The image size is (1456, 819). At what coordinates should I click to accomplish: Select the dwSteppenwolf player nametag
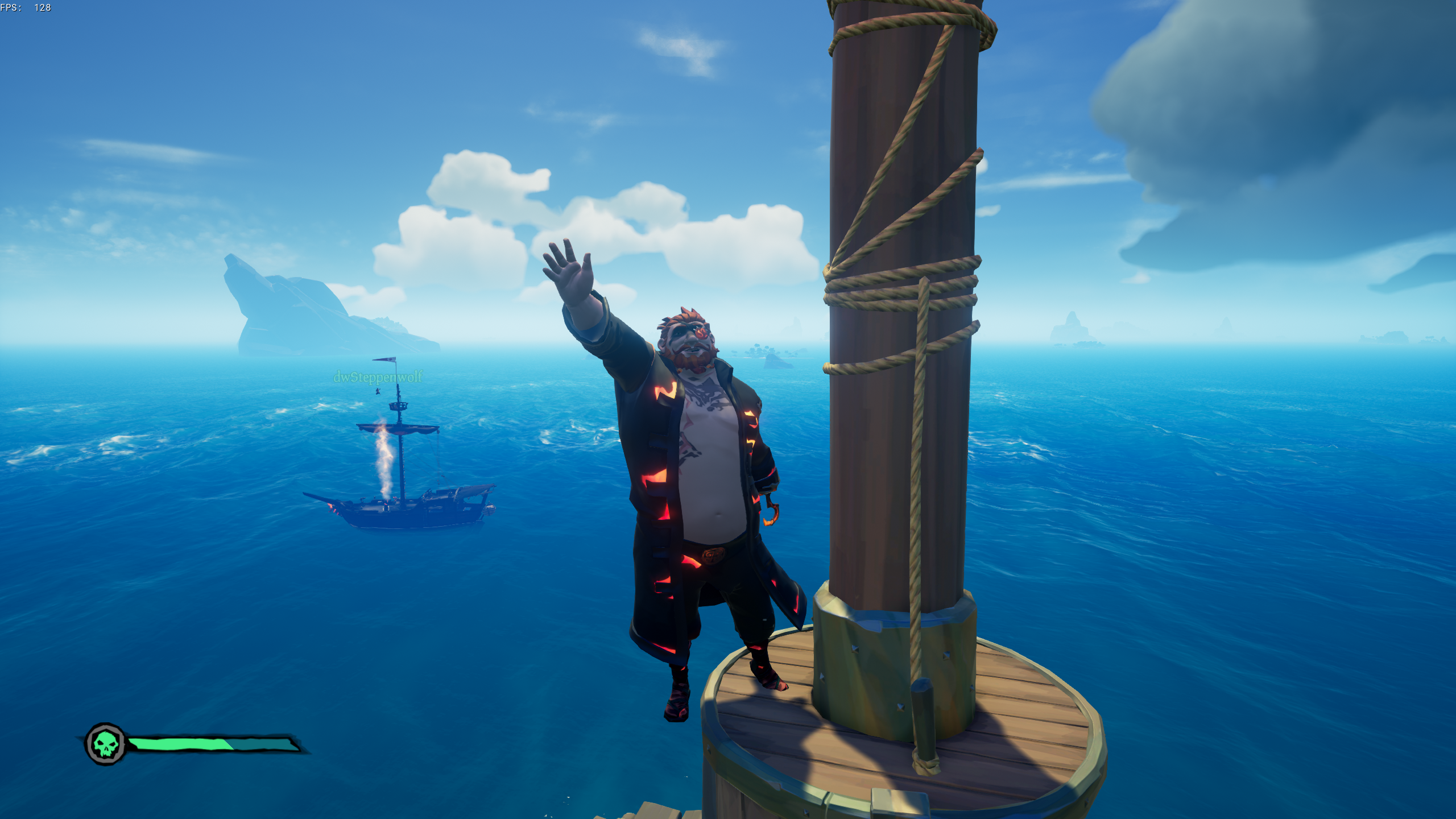(x=378, y=377)
